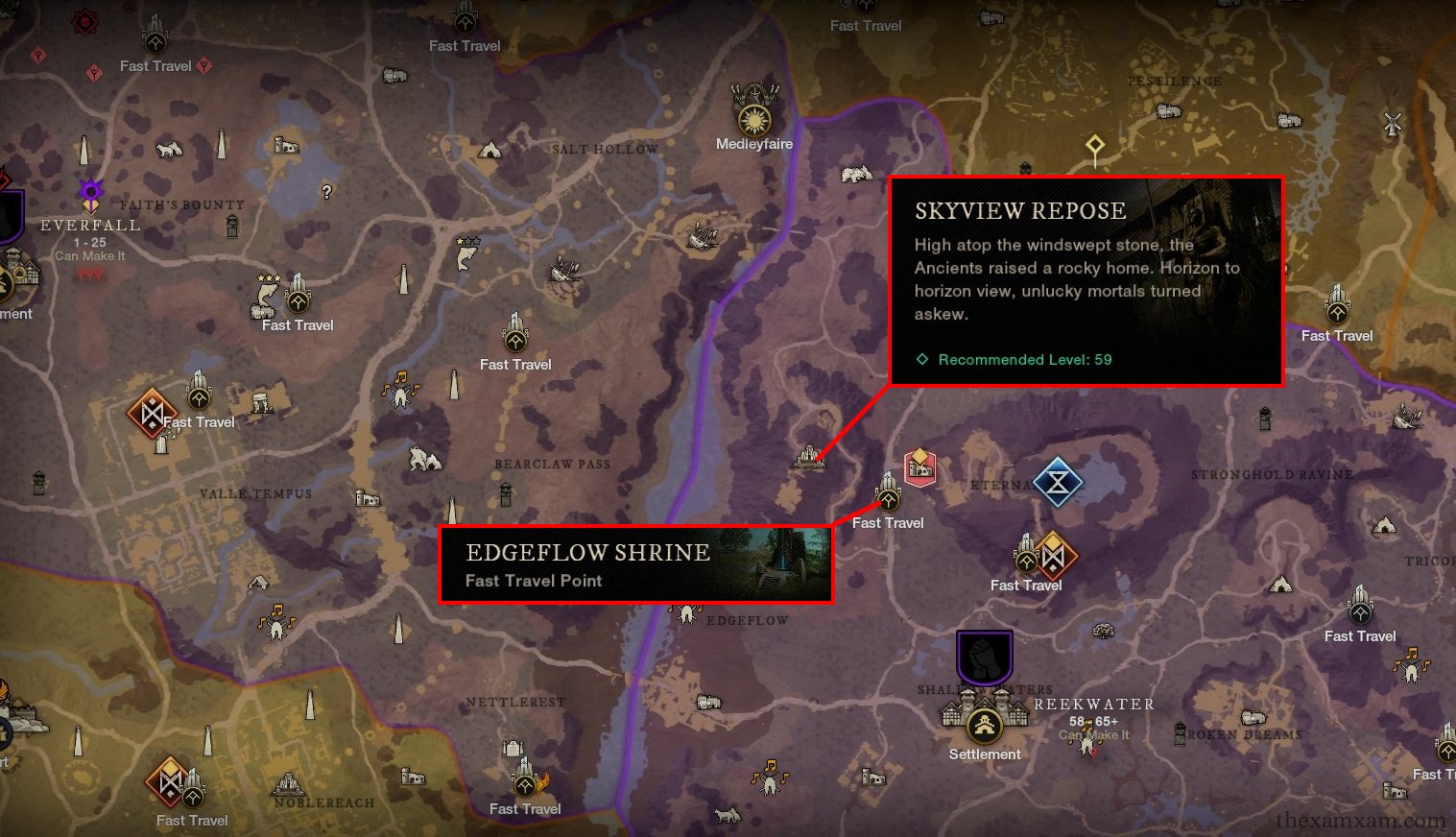This screenshot has height=837, width=1456.
Task: Click the yellow diamond waypoint marker
Action: tap(1094, 146)
